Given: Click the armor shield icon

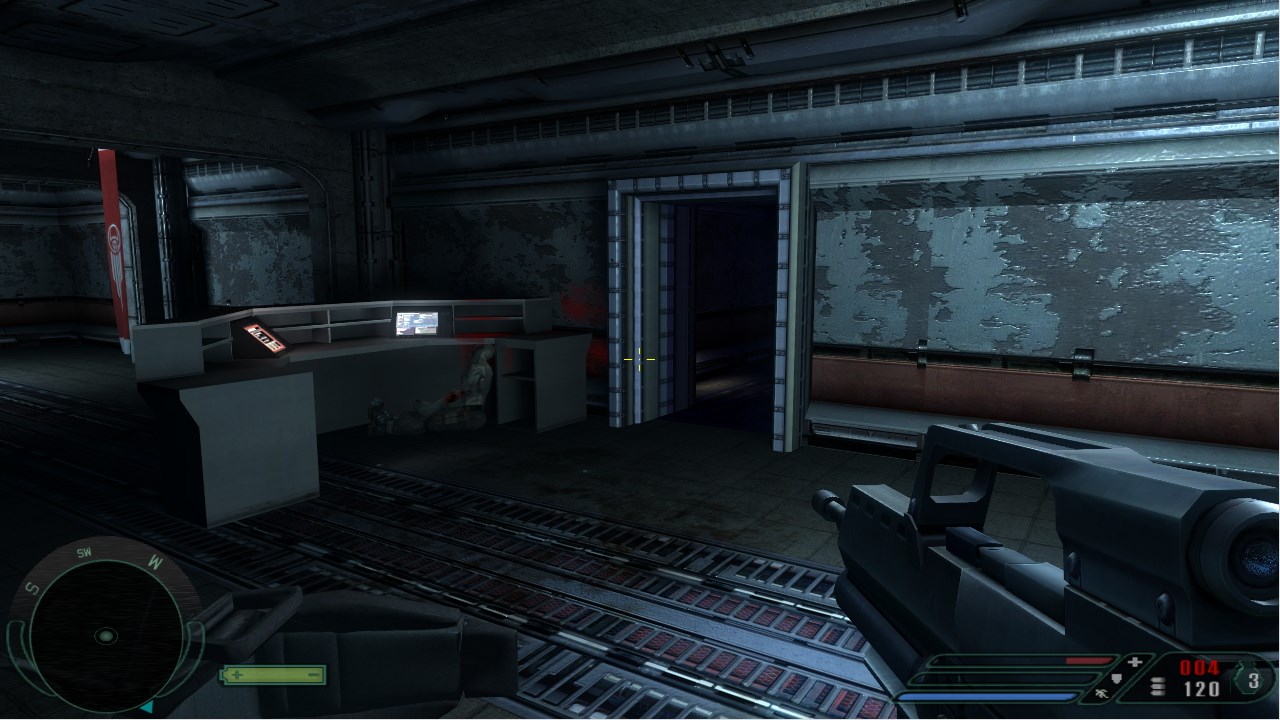Looking at the screenshot, I should click(1118, 678).
